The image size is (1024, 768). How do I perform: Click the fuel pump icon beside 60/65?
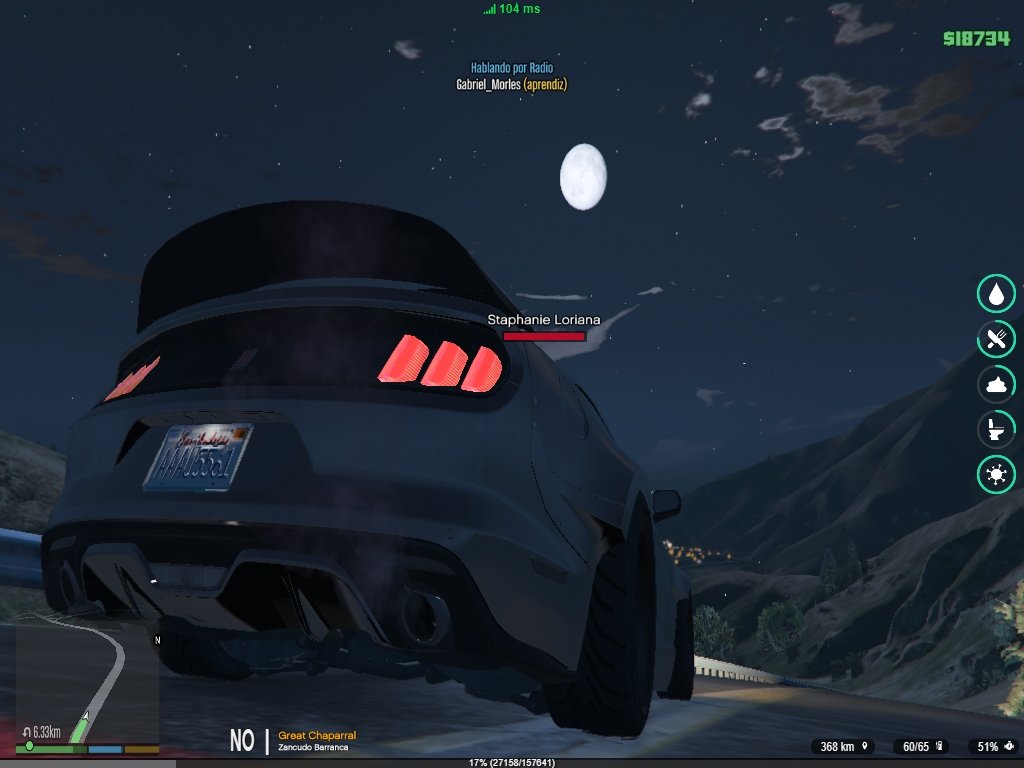pos(941,747)
